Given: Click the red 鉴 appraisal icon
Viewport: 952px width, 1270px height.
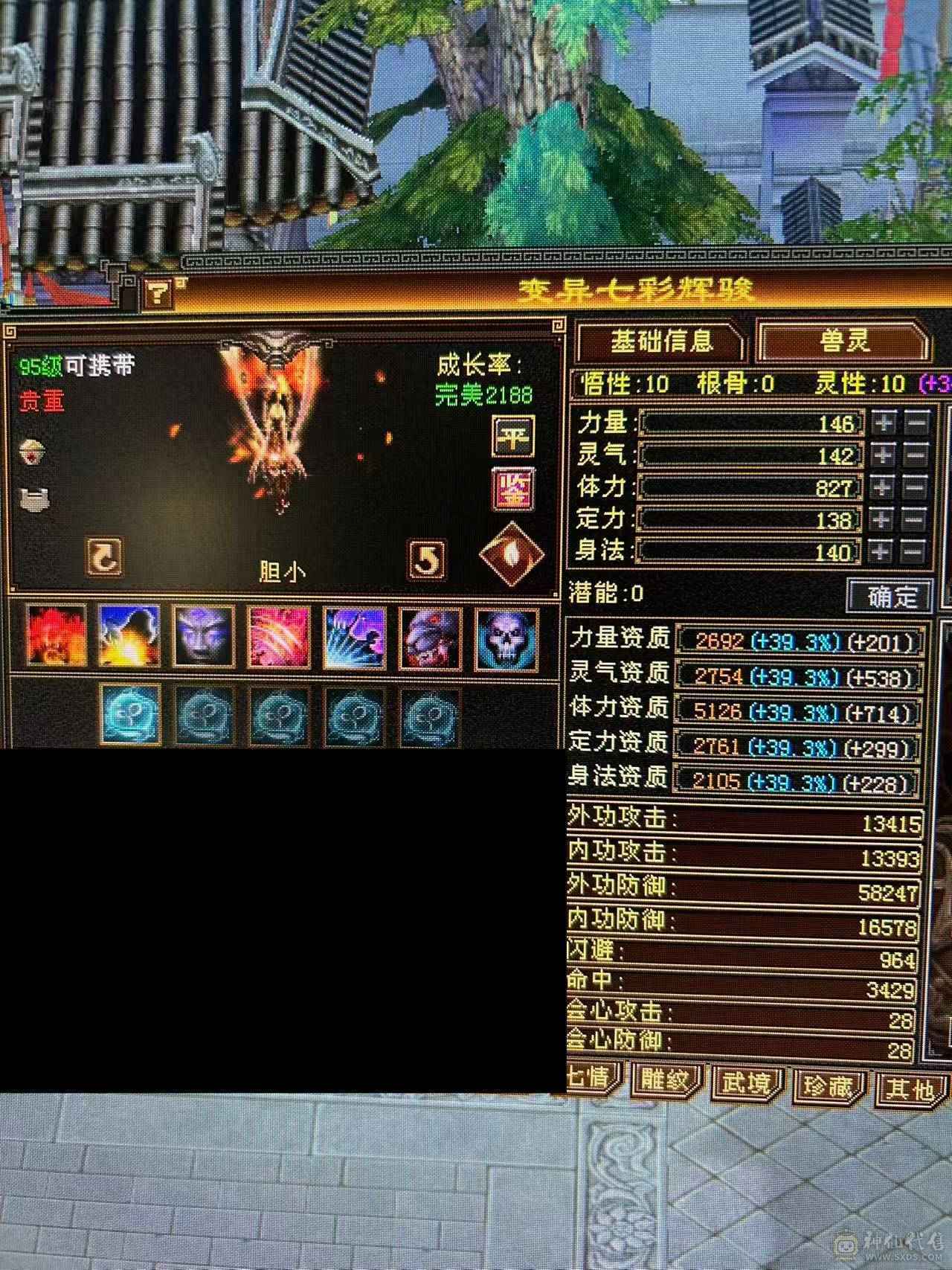Looking at the screenshot, I should [x=515, y=490].
